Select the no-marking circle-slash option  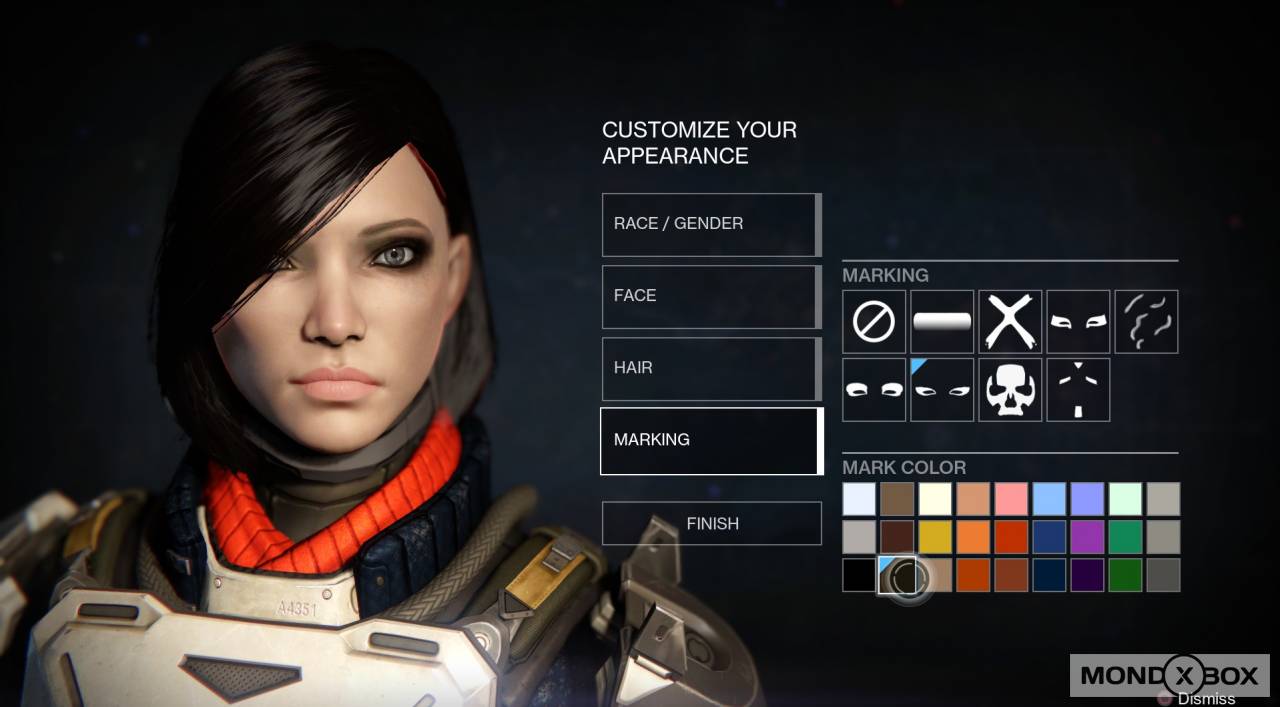point(874,322)
